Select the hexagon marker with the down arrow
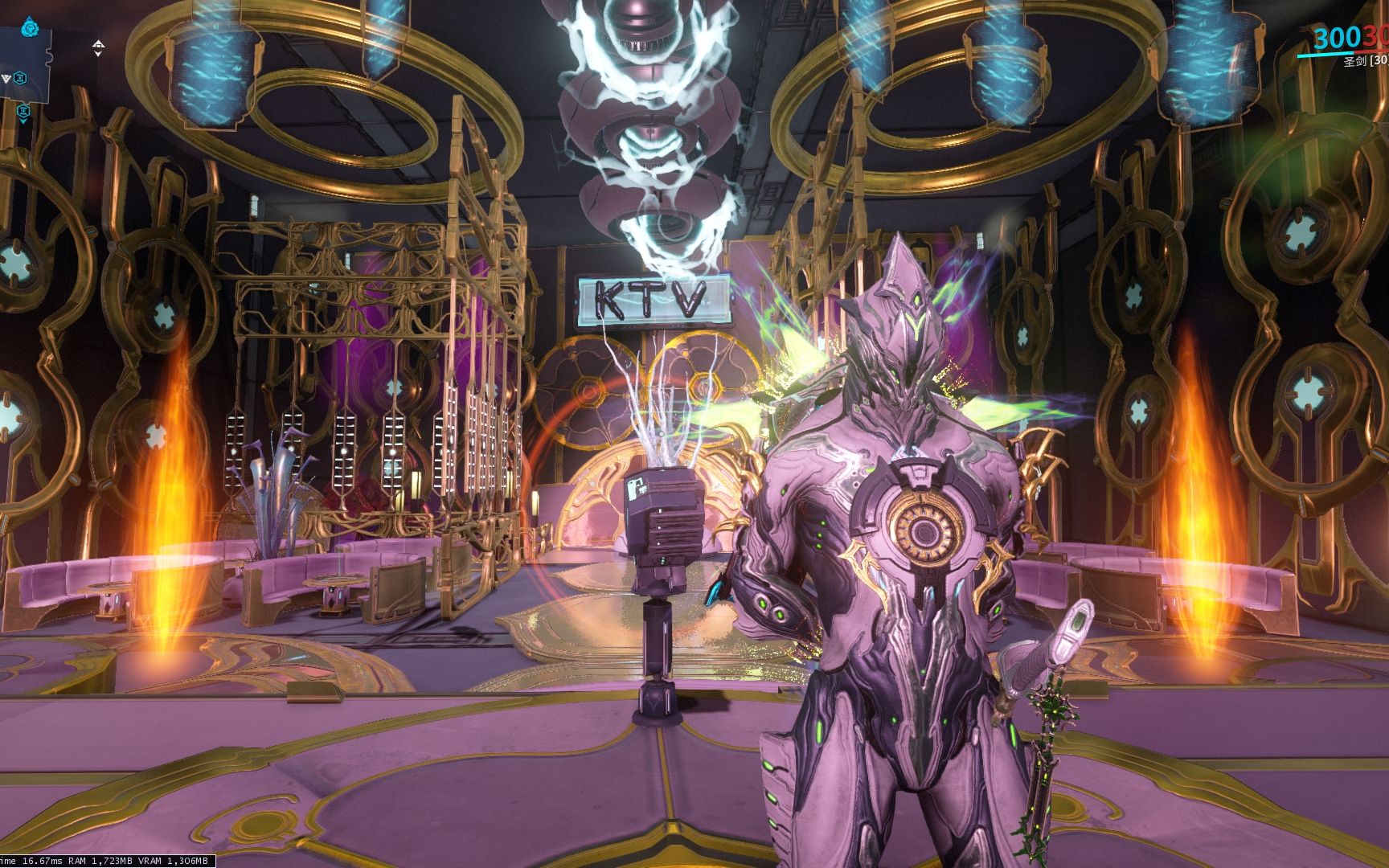Image resolution: width=1389 pixels, height=868 pixels. (23, 112)
